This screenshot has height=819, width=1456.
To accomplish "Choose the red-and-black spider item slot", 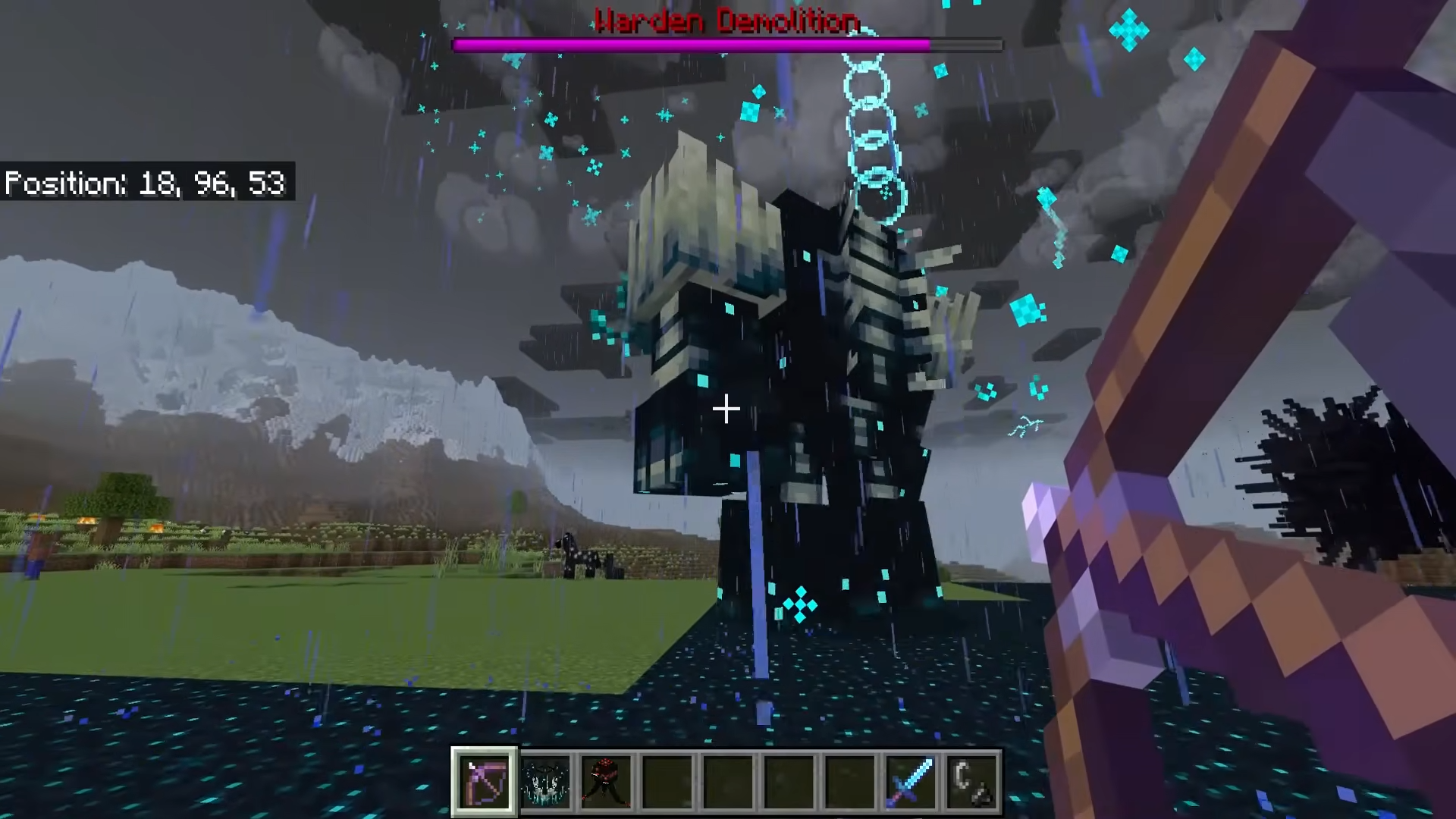I will [x=606, y=781].
